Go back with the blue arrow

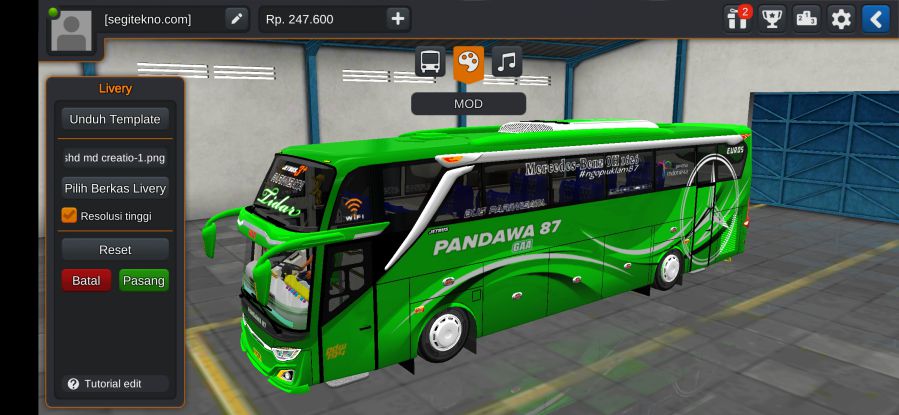875,18
